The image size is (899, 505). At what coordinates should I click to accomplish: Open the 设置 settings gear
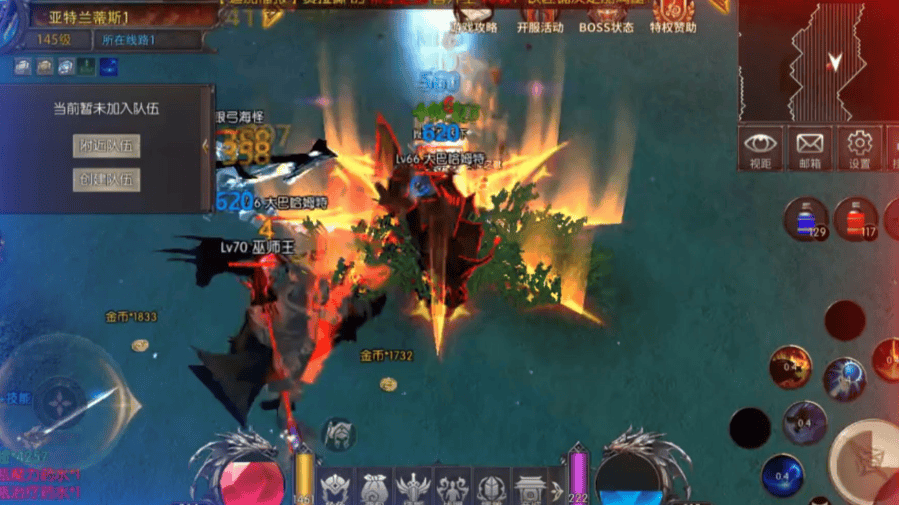coord(859,147)
